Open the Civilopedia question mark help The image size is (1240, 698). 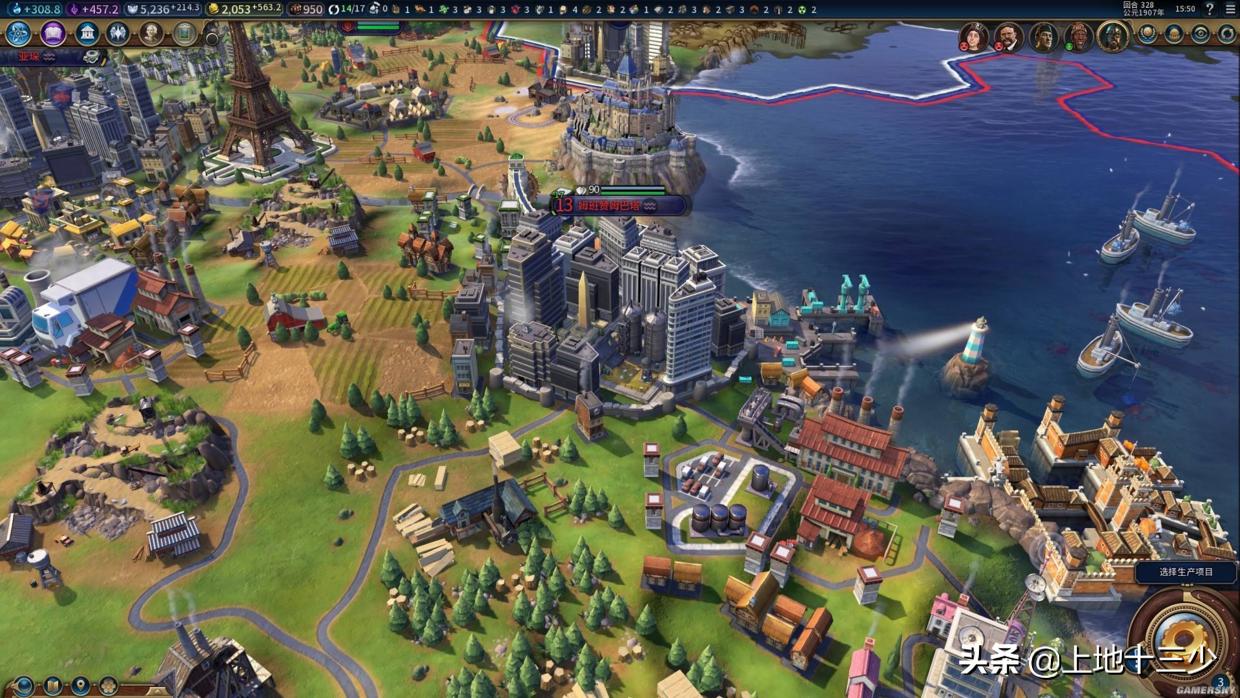(1211, 9)
